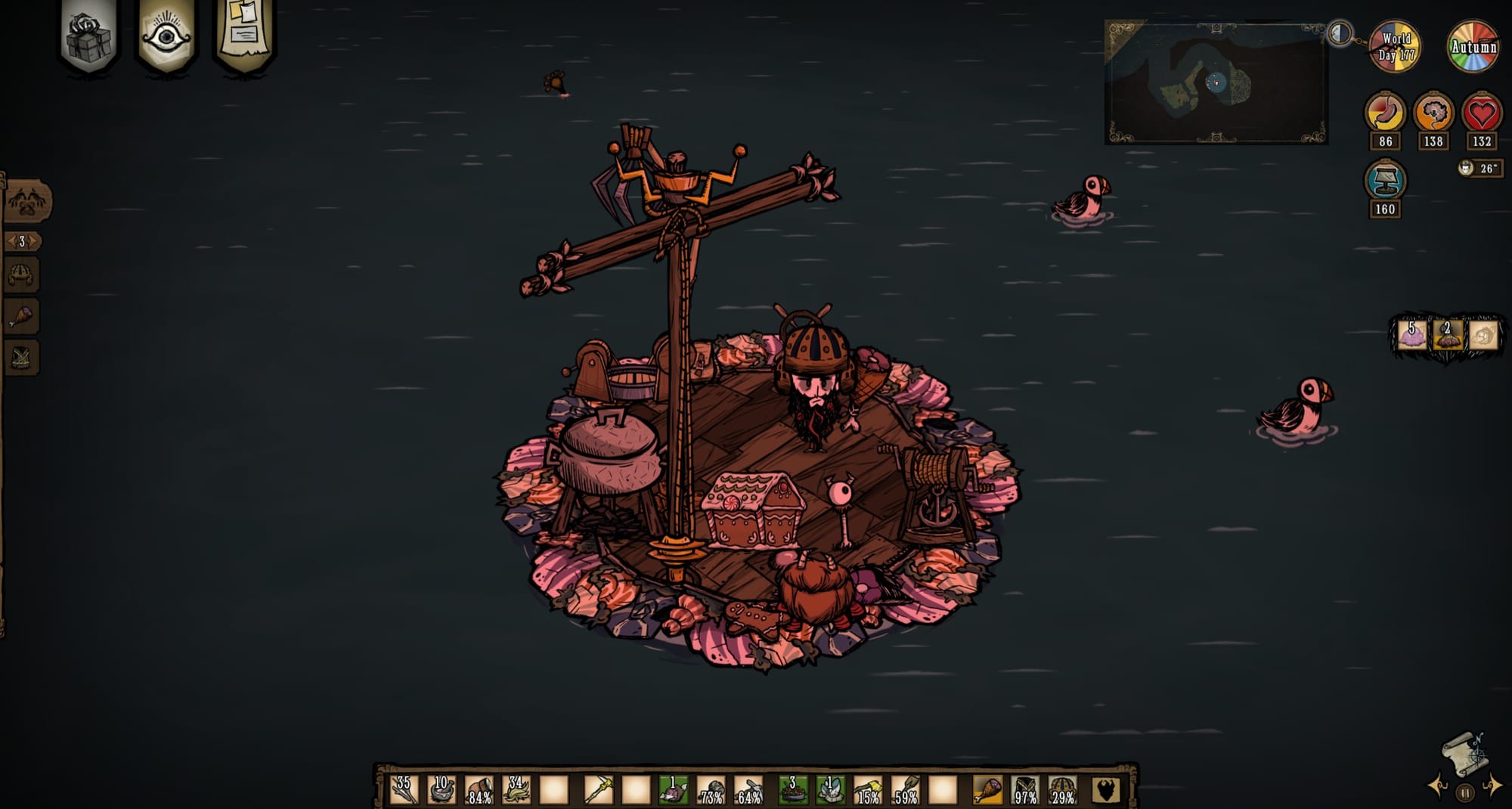Pick the golden pickaxe in inventory
The height and width of the screenshot is (809, 1512).
click(598, 790)
